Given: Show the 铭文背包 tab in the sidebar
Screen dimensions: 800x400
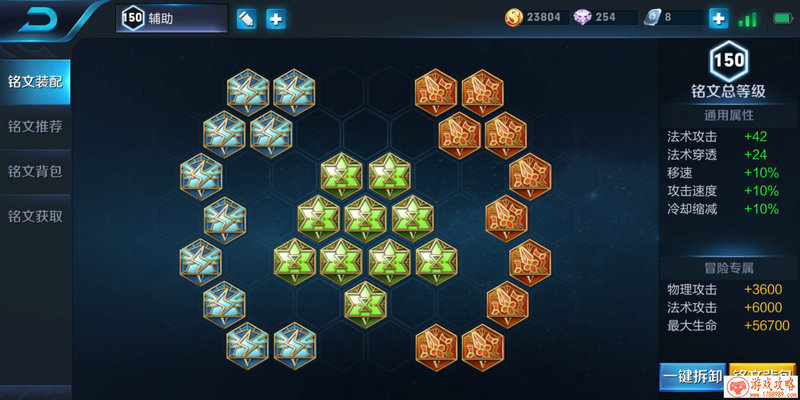Looking at the screenshot, I should pos(36,171).
